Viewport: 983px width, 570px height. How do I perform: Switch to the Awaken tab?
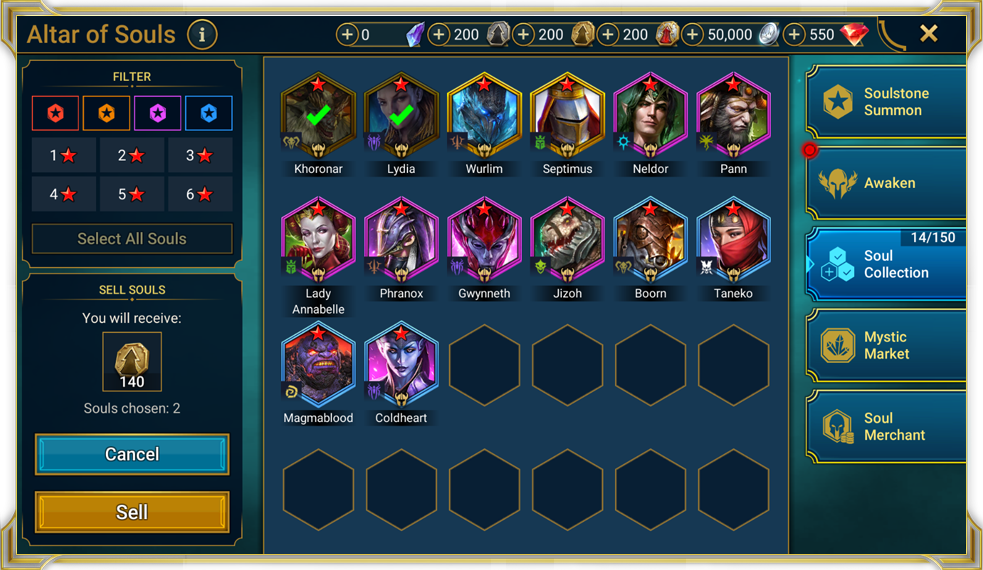886,183
